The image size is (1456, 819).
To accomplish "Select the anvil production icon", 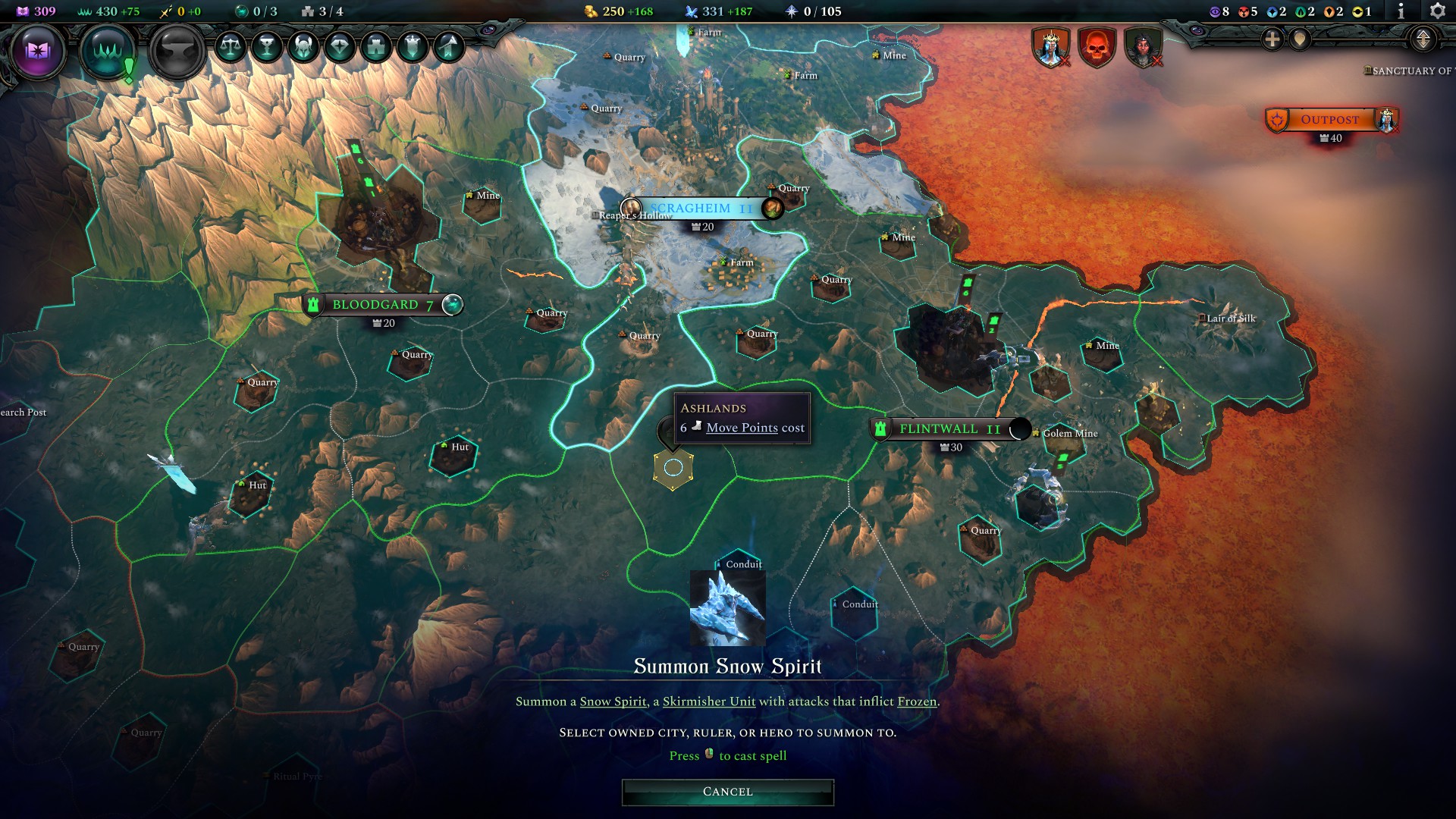I will [x=176, y=52].
